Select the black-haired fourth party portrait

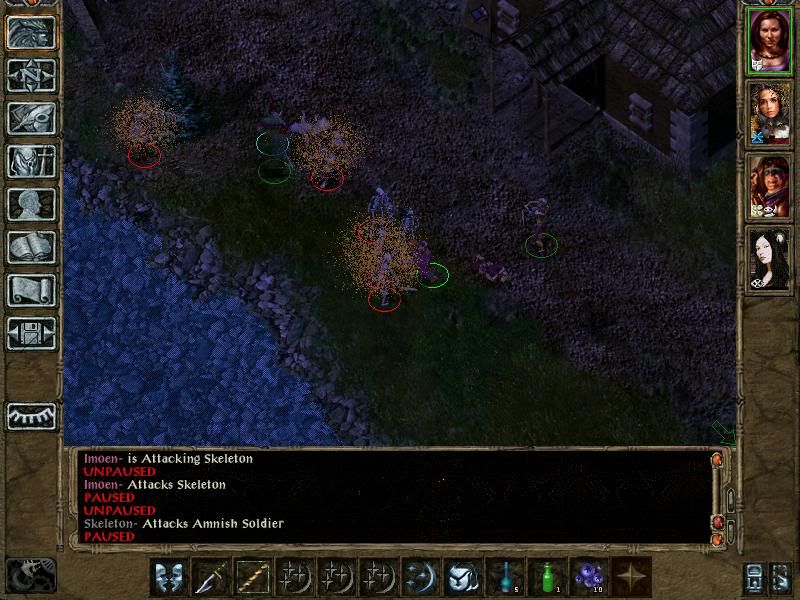pos(769,258)
